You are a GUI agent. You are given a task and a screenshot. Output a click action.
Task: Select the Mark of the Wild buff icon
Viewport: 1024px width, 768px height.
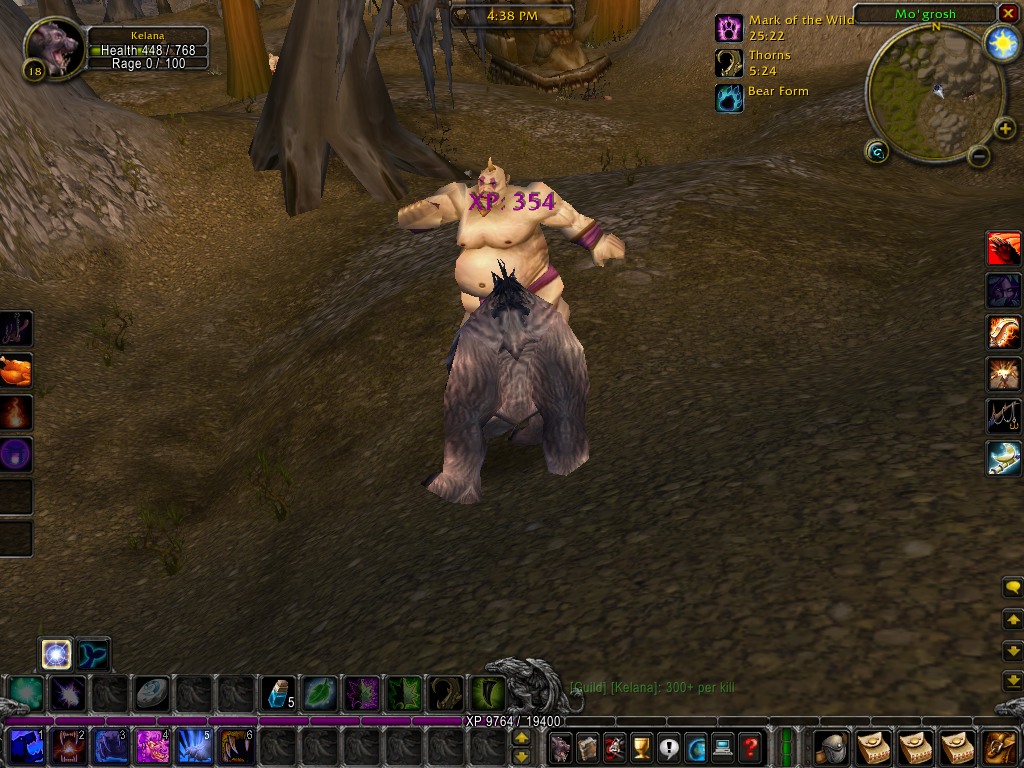click(x=730, y=28)
